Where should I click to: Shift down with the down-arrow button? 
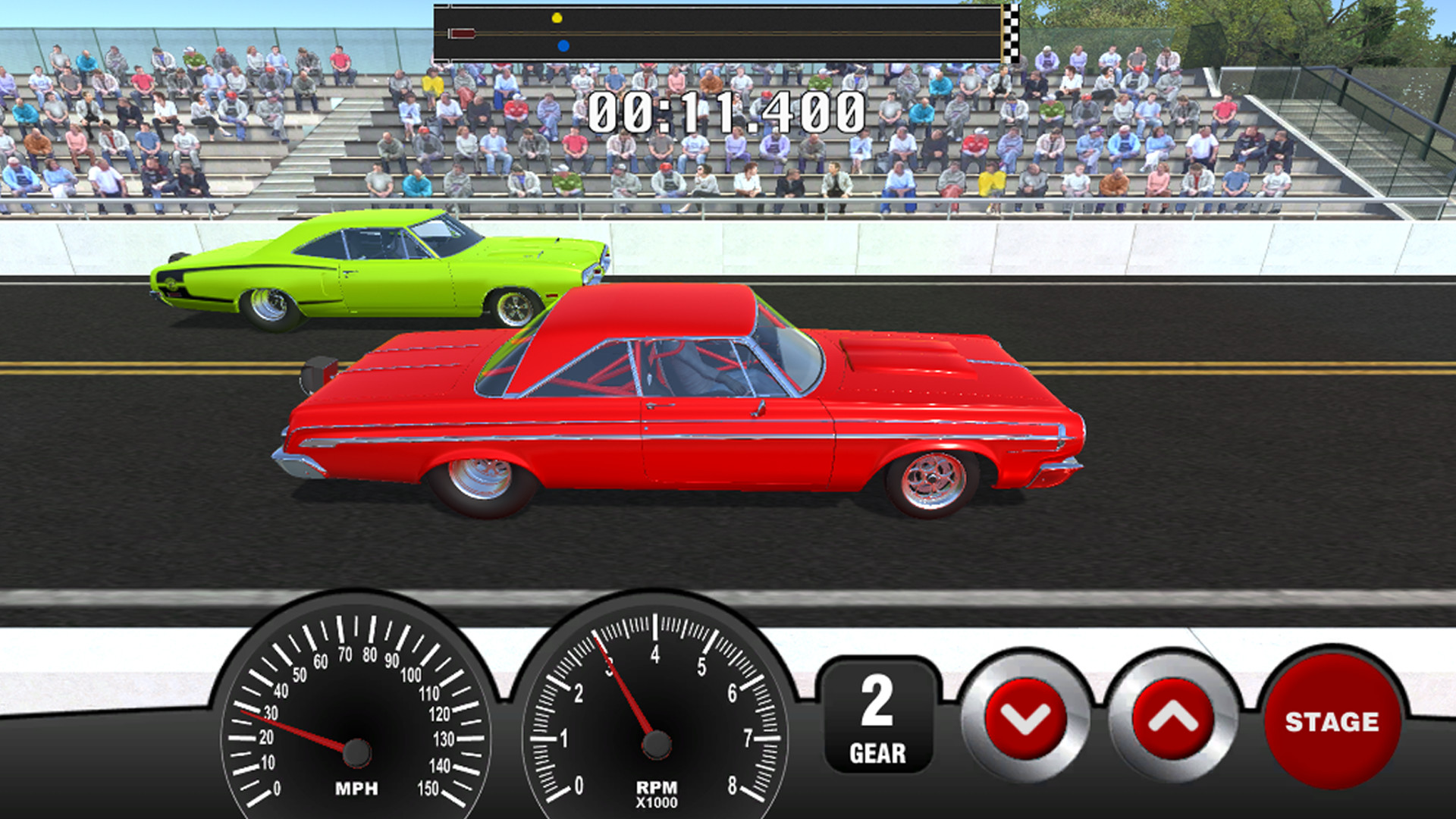click(x=1025, y=717)
